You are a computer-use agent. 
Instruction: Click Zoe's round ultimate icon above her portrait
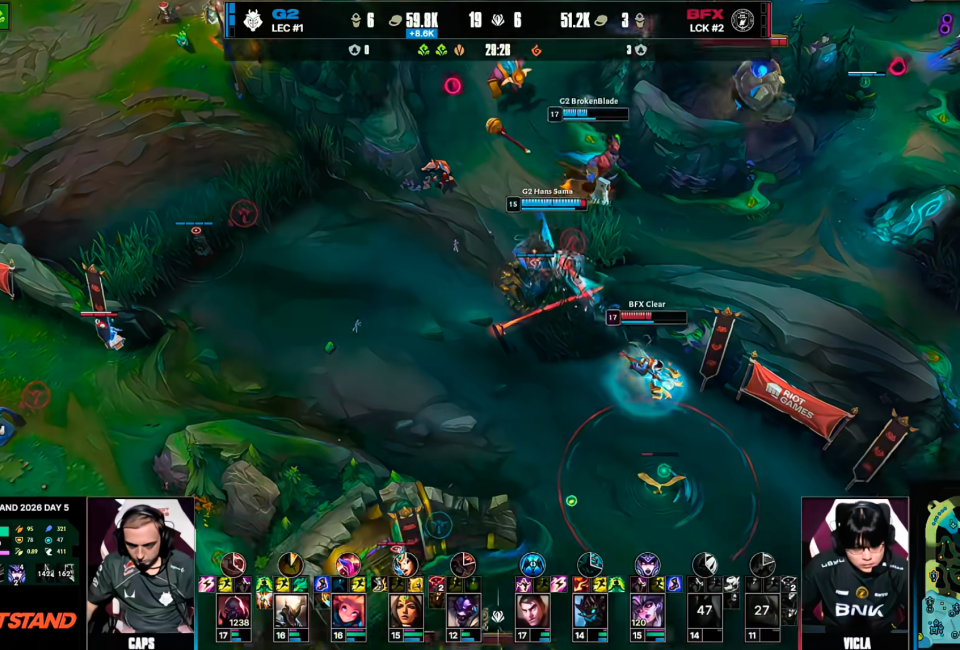[x=348, y=565]
